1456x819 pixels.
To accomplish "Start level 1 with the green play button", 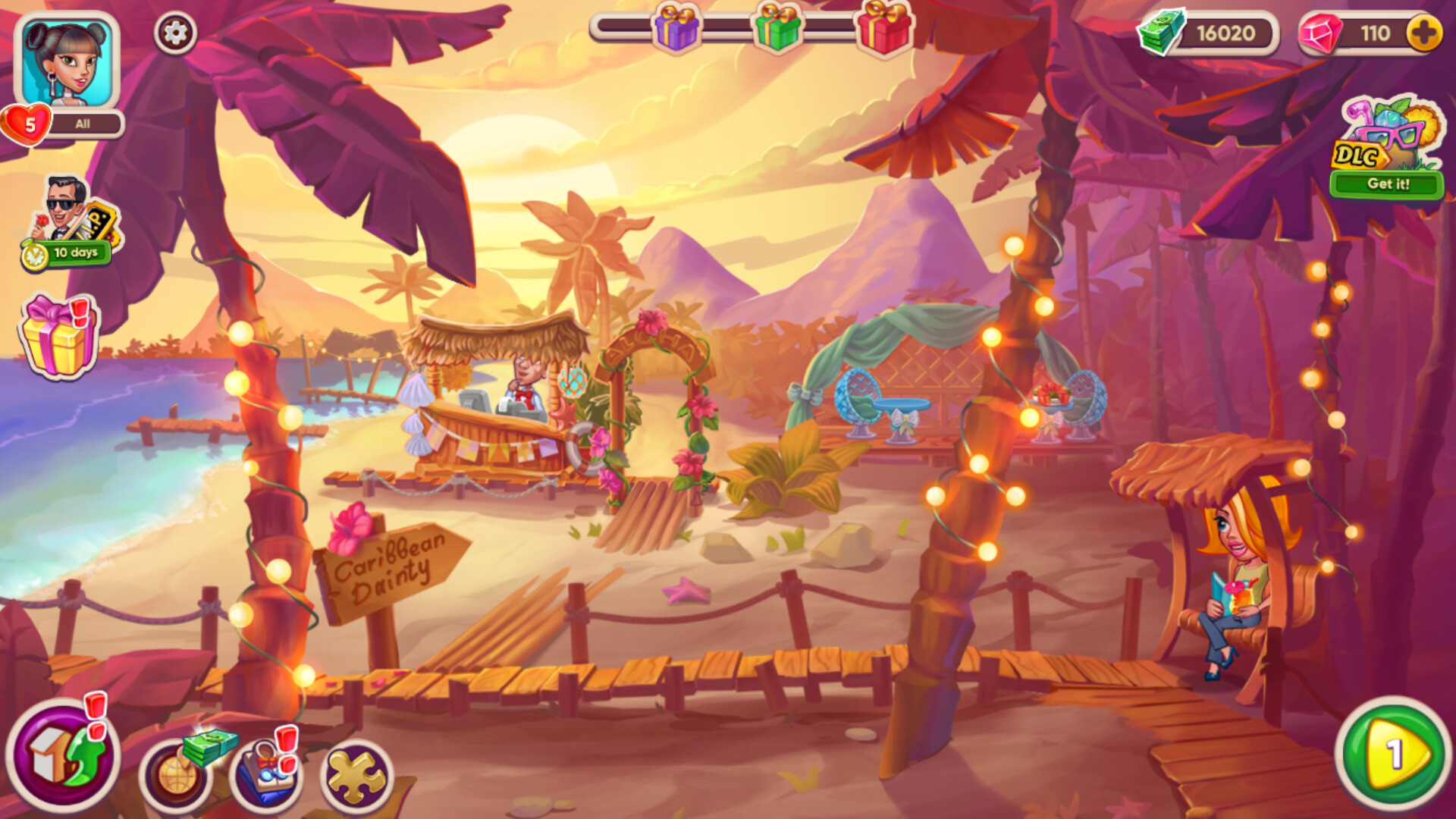I will tap(1392, 758).
